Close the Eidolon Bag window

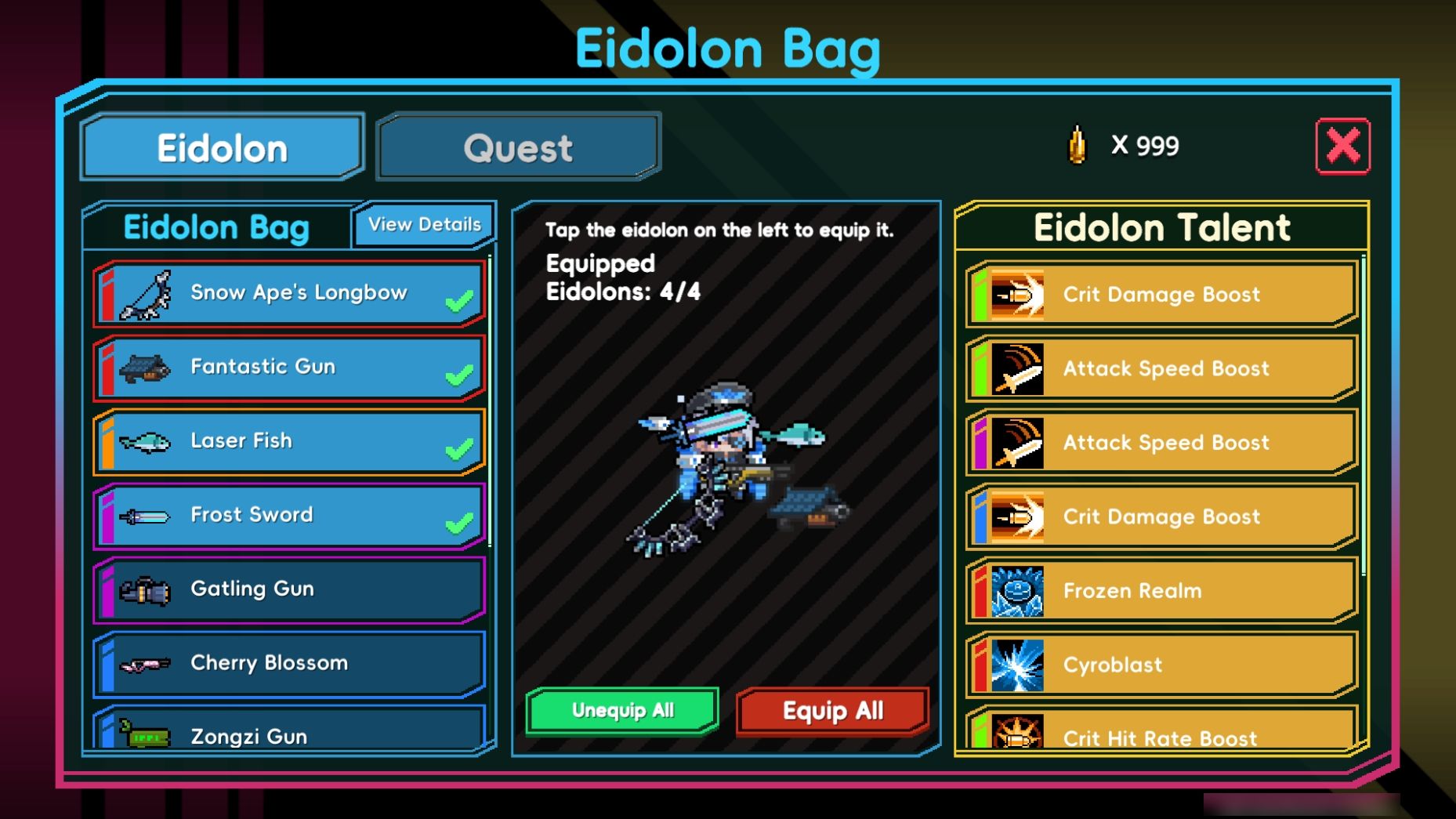[1342, 146]
